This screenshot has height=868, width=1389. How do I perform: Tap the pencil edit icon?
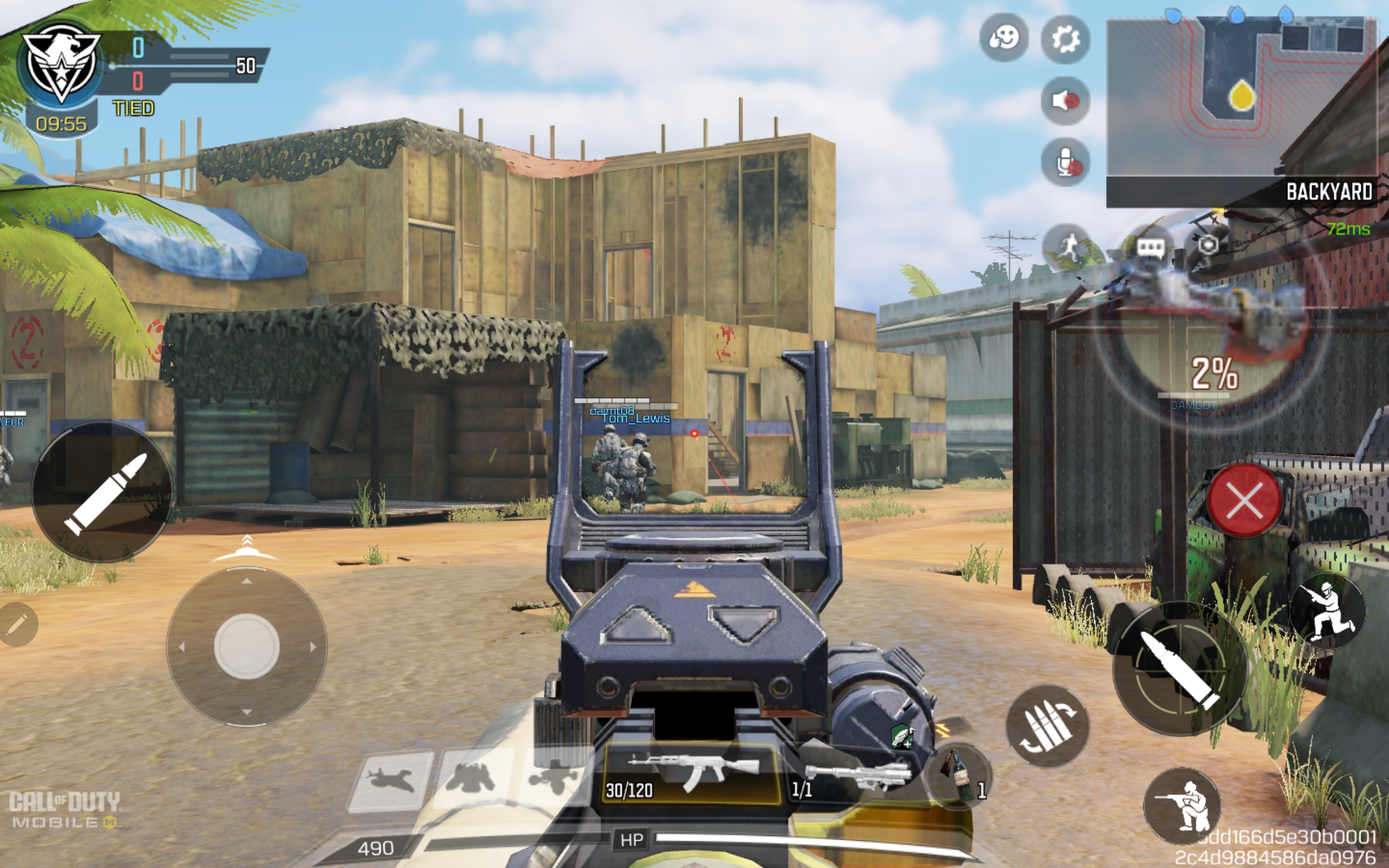(x=17, y=624)
